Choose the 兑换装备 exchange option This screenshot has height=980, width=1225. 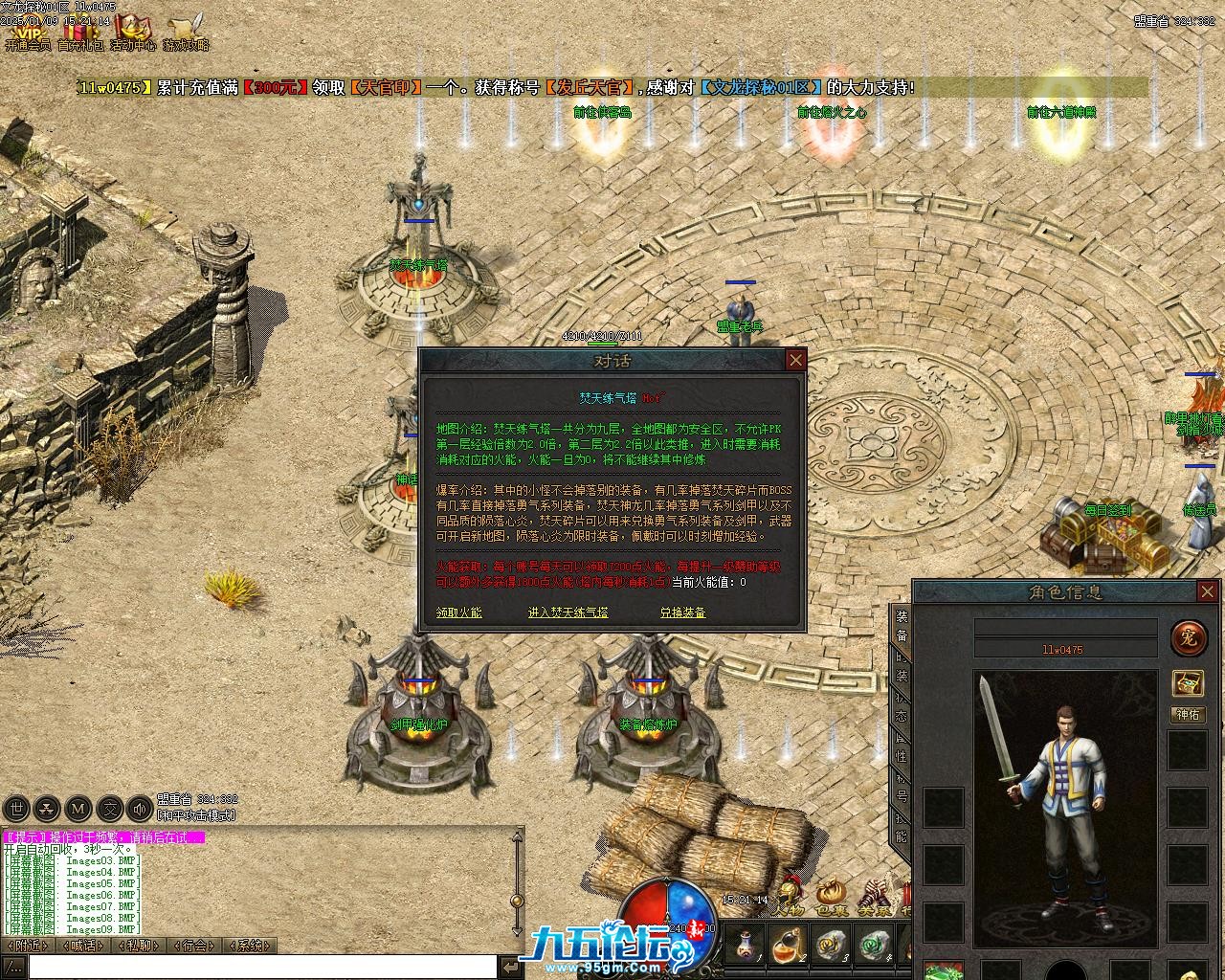[x=682, y=612]
